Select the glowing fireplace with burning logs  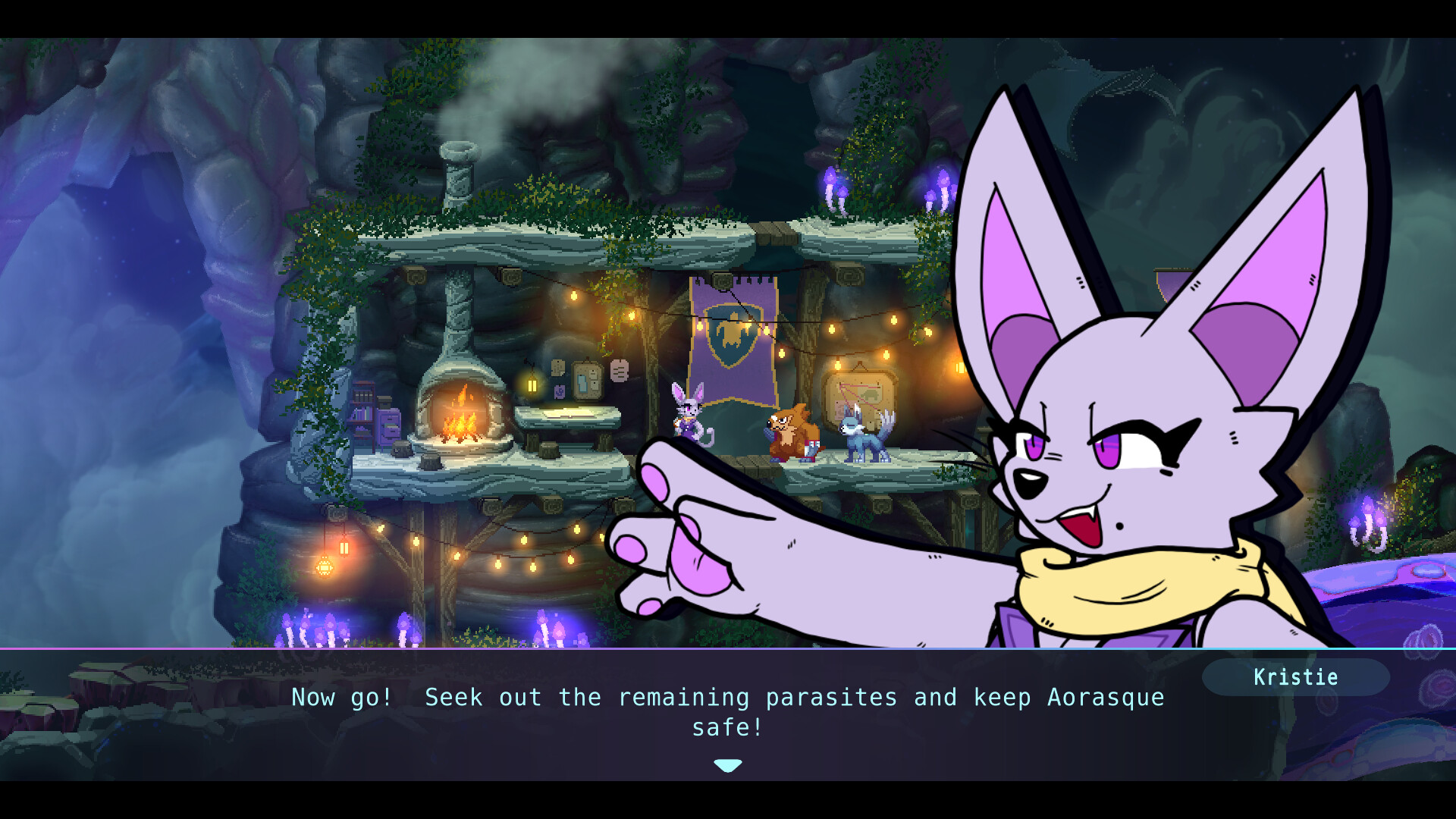tap(461, 425)
